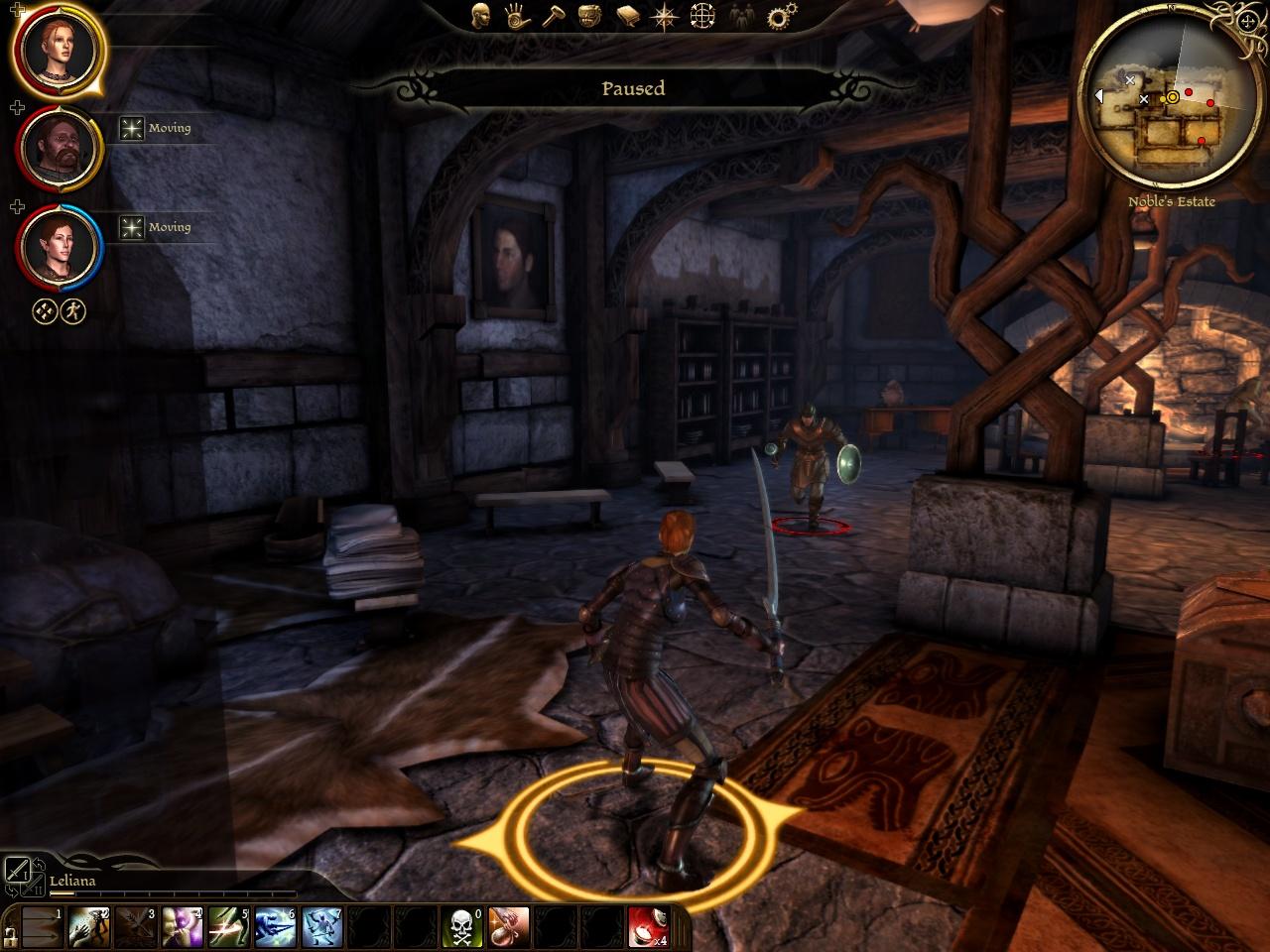The height and width of the screenshot is (952, 1270).
Task: Open the skills hand icon
Action: (514, 15)
